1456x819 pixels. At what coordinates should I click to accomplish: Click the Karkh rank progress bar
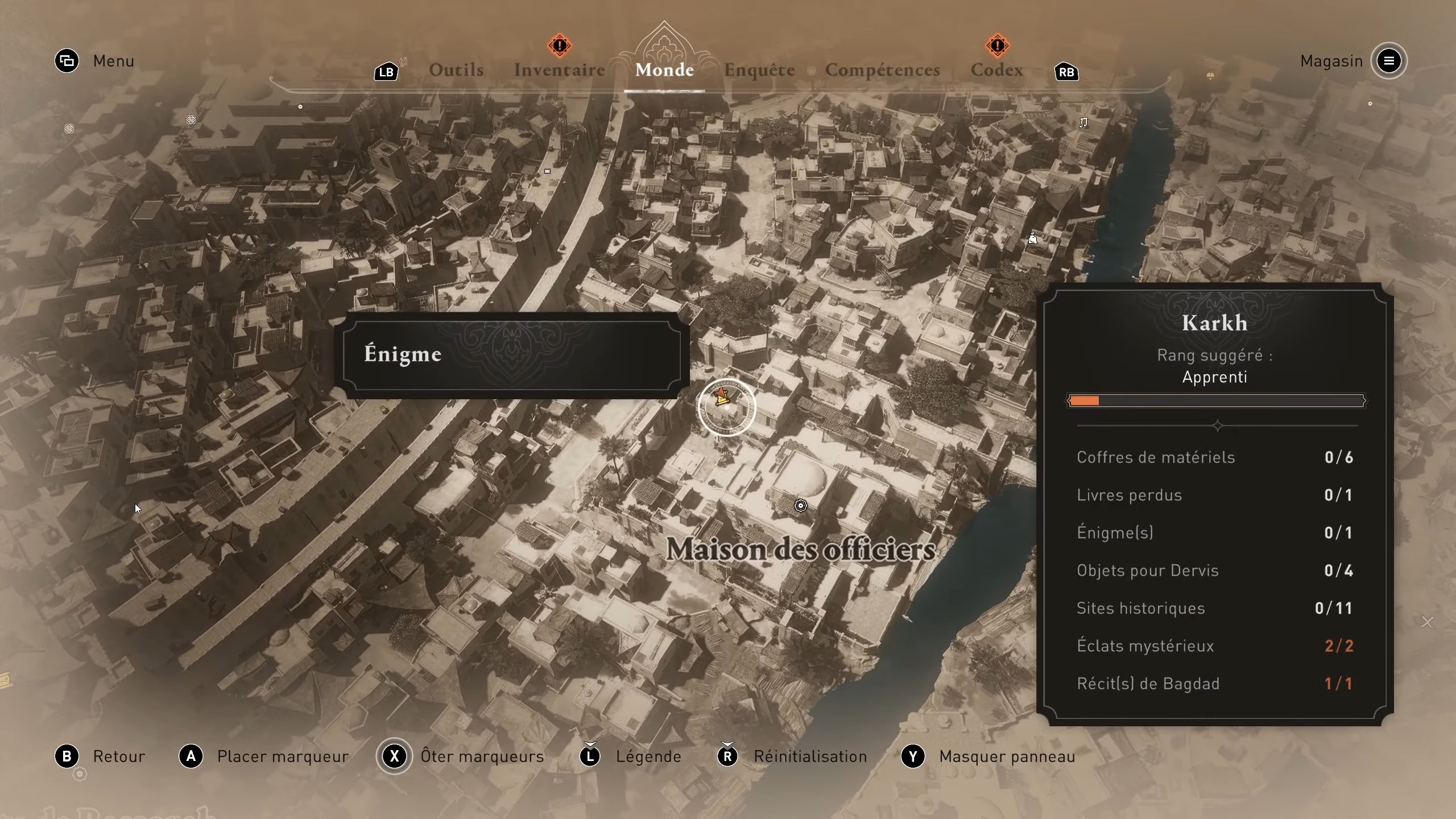(1215, 401)
